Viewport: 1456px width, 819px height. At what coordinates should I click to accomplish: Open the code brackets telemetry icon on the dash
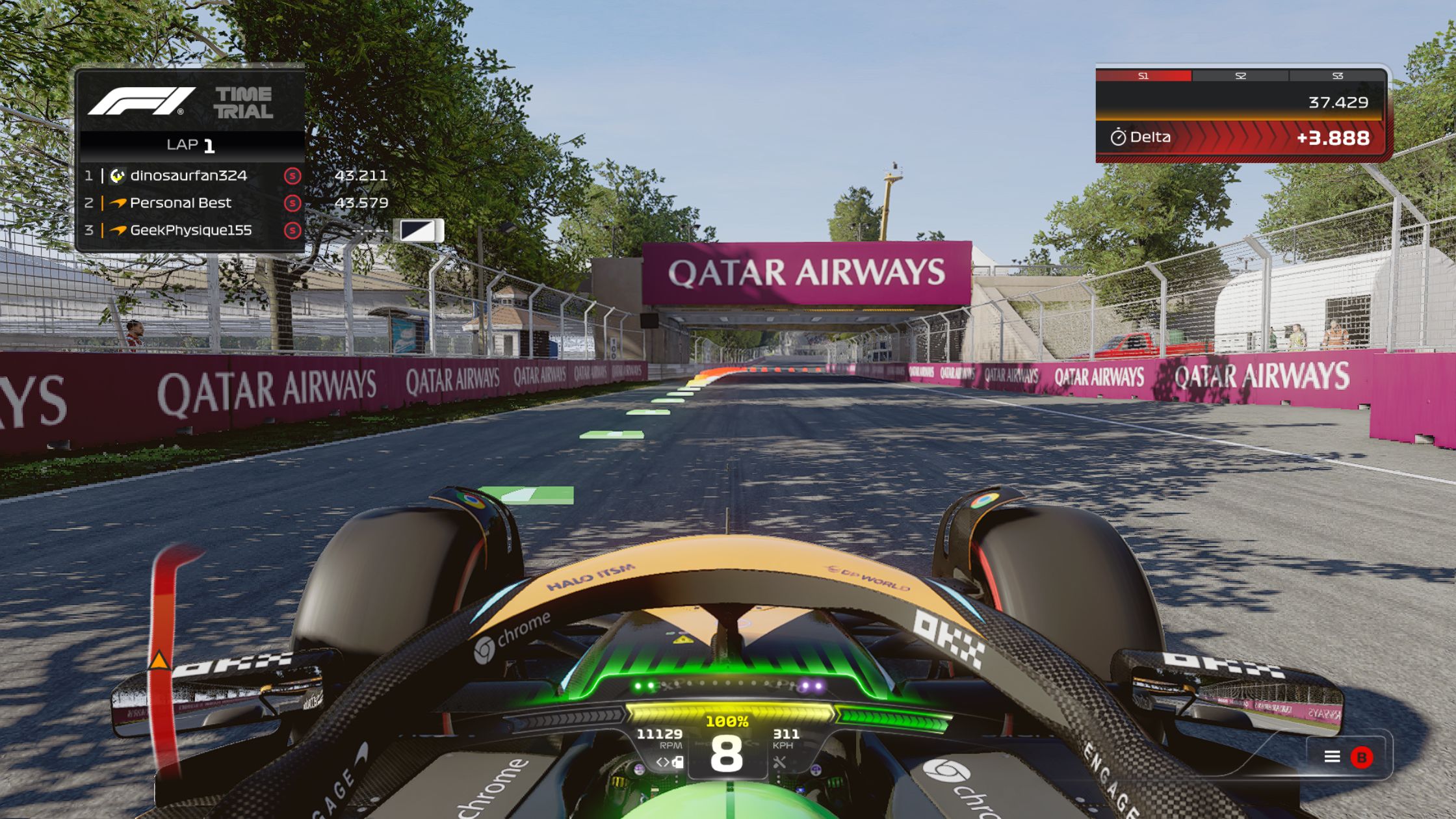663,763
